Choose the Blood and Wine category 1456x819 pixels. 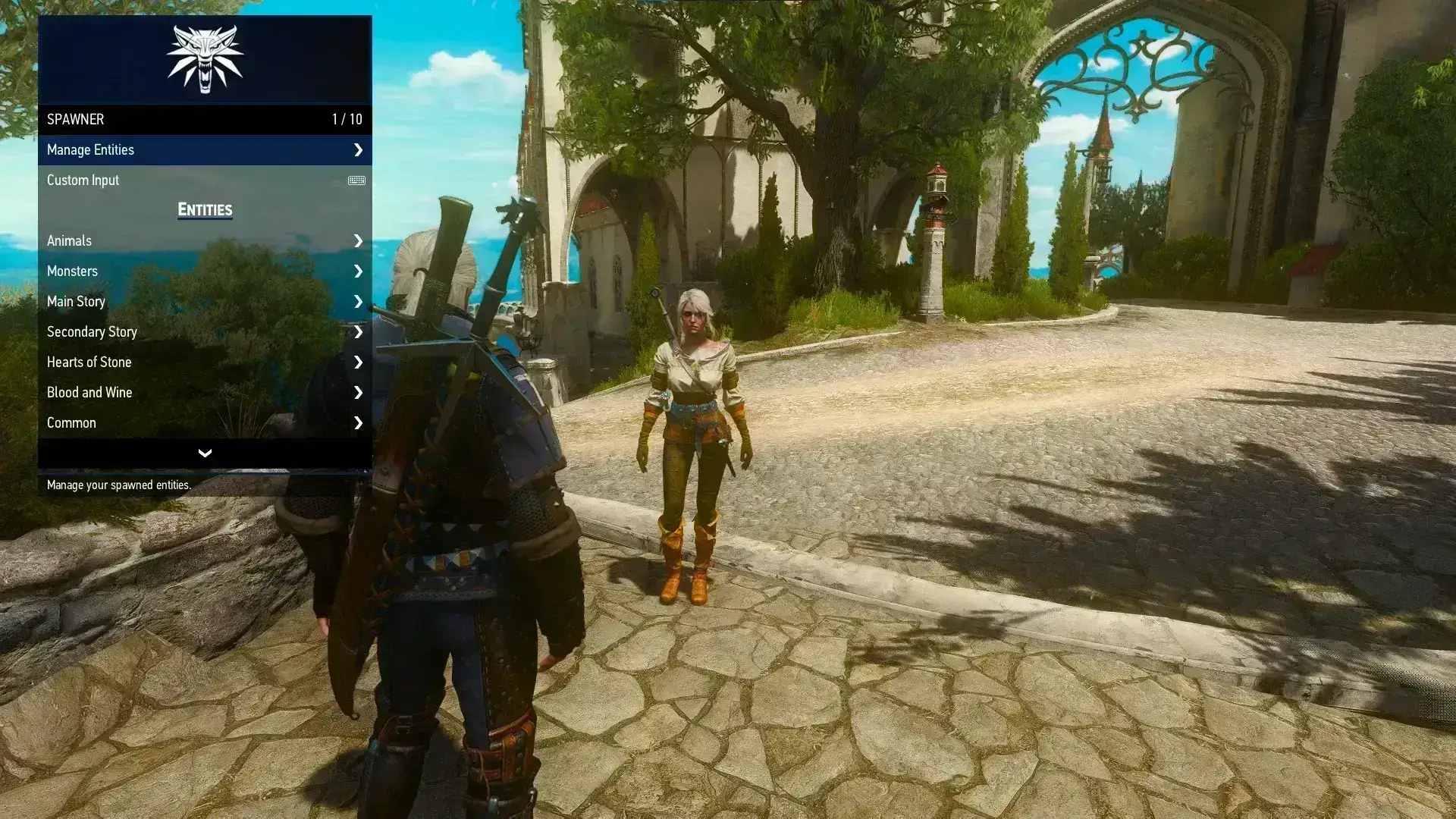[x=204, y=393]
